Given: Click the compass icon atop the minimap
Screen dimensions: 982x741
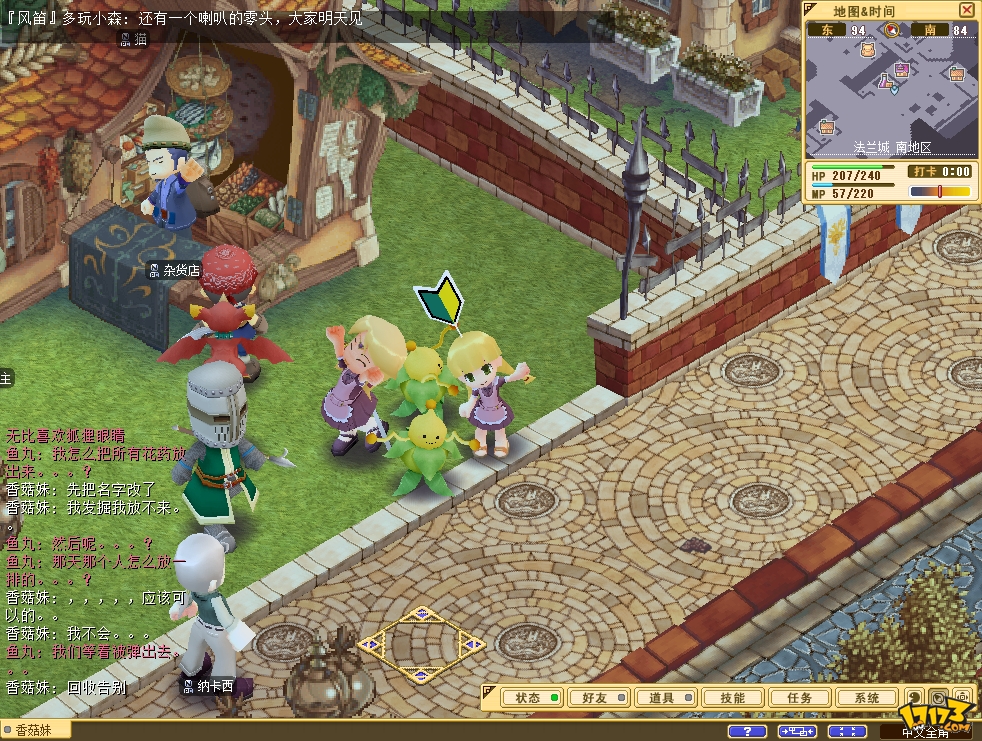Looking at the screenshot, I should point(891,30).
